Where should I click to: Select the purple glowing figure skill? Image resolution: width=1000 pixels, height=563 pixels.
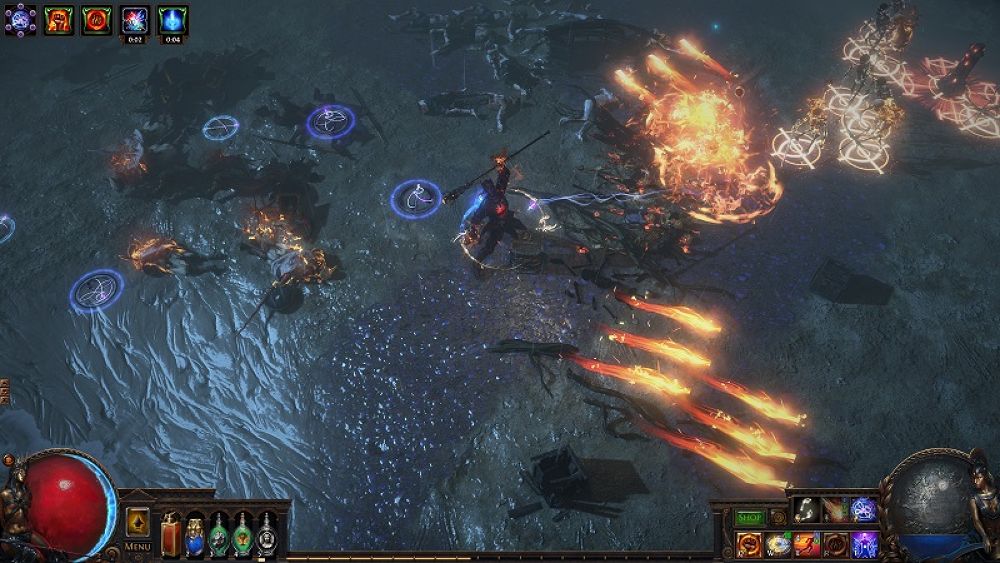(x=863, y=545)
